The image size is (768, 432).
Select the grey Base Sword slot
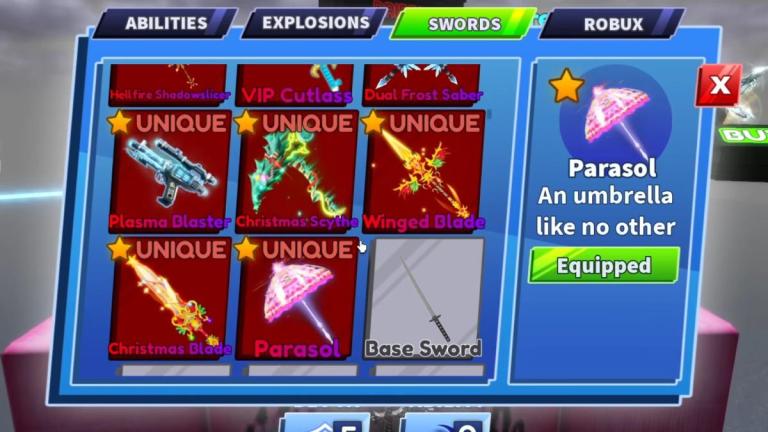point(424,298)
